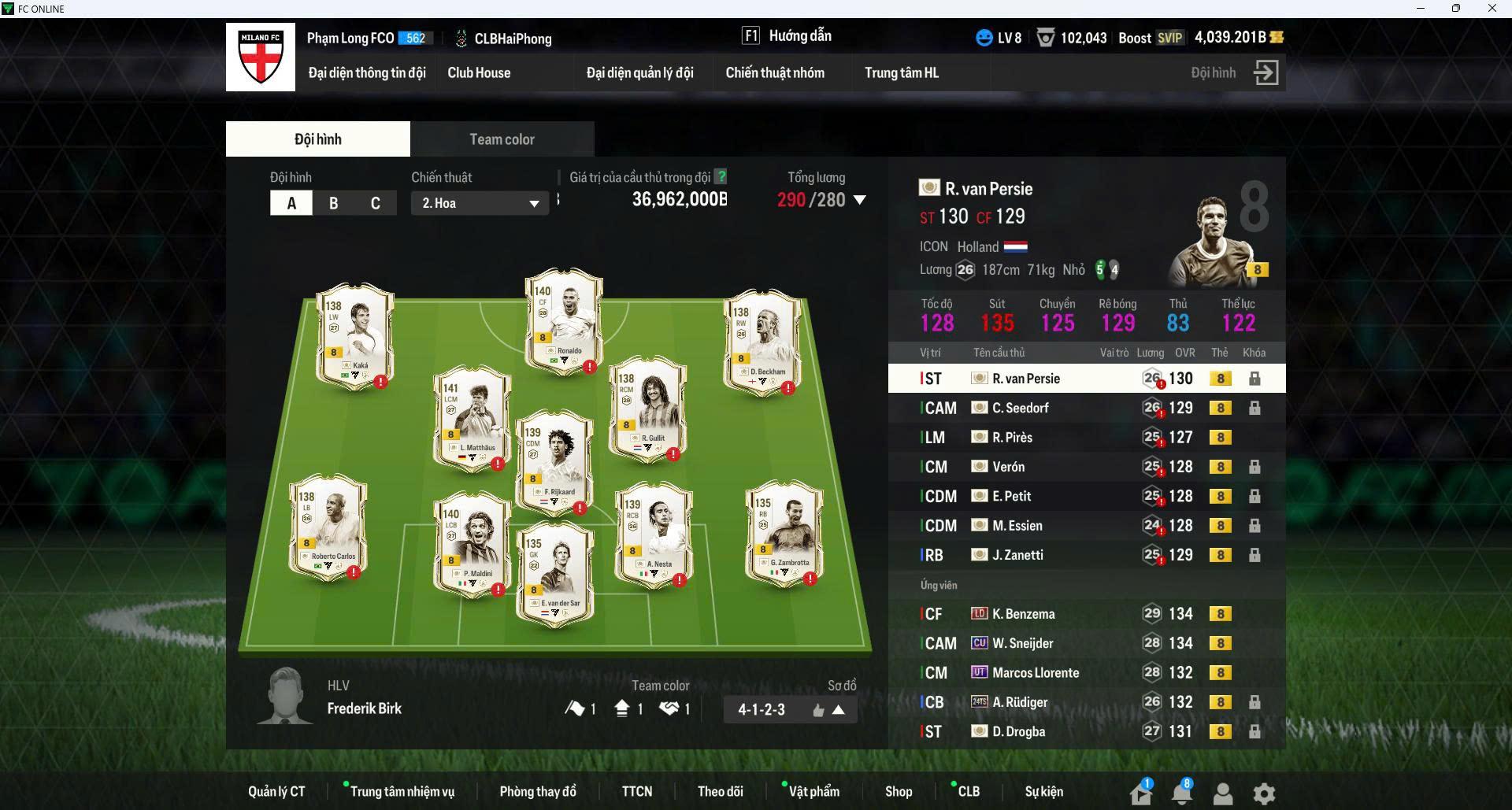The width and height of the screenshot is (1512, 810).
Task: Open the Chiến thuật tactics dropdown
Action: [480, 203]
